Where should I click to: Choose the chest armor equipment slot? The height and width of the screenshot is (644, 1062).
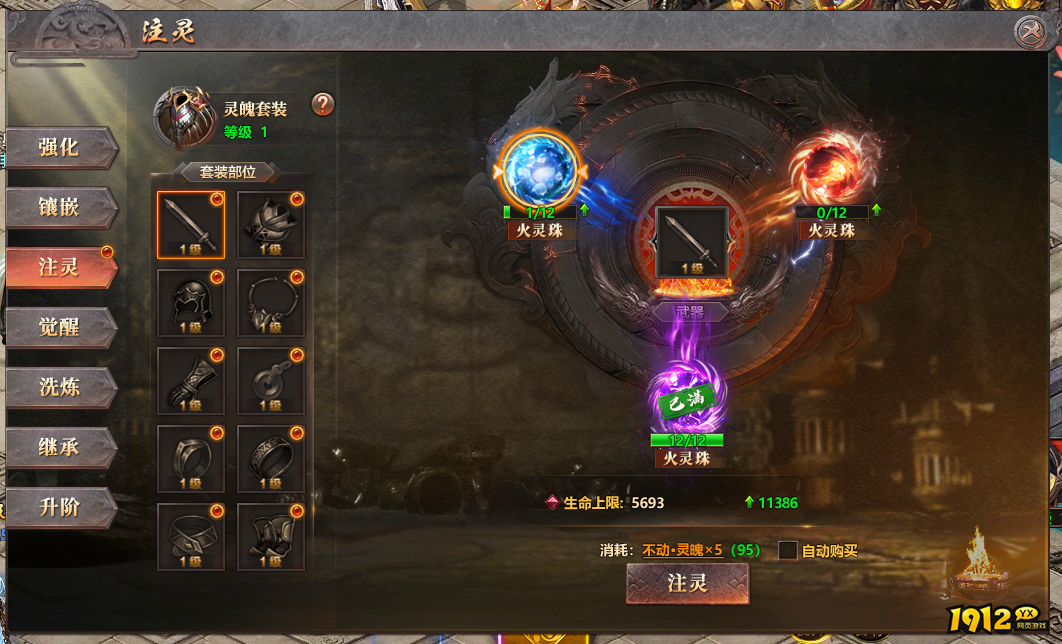[x=271, y=225]
